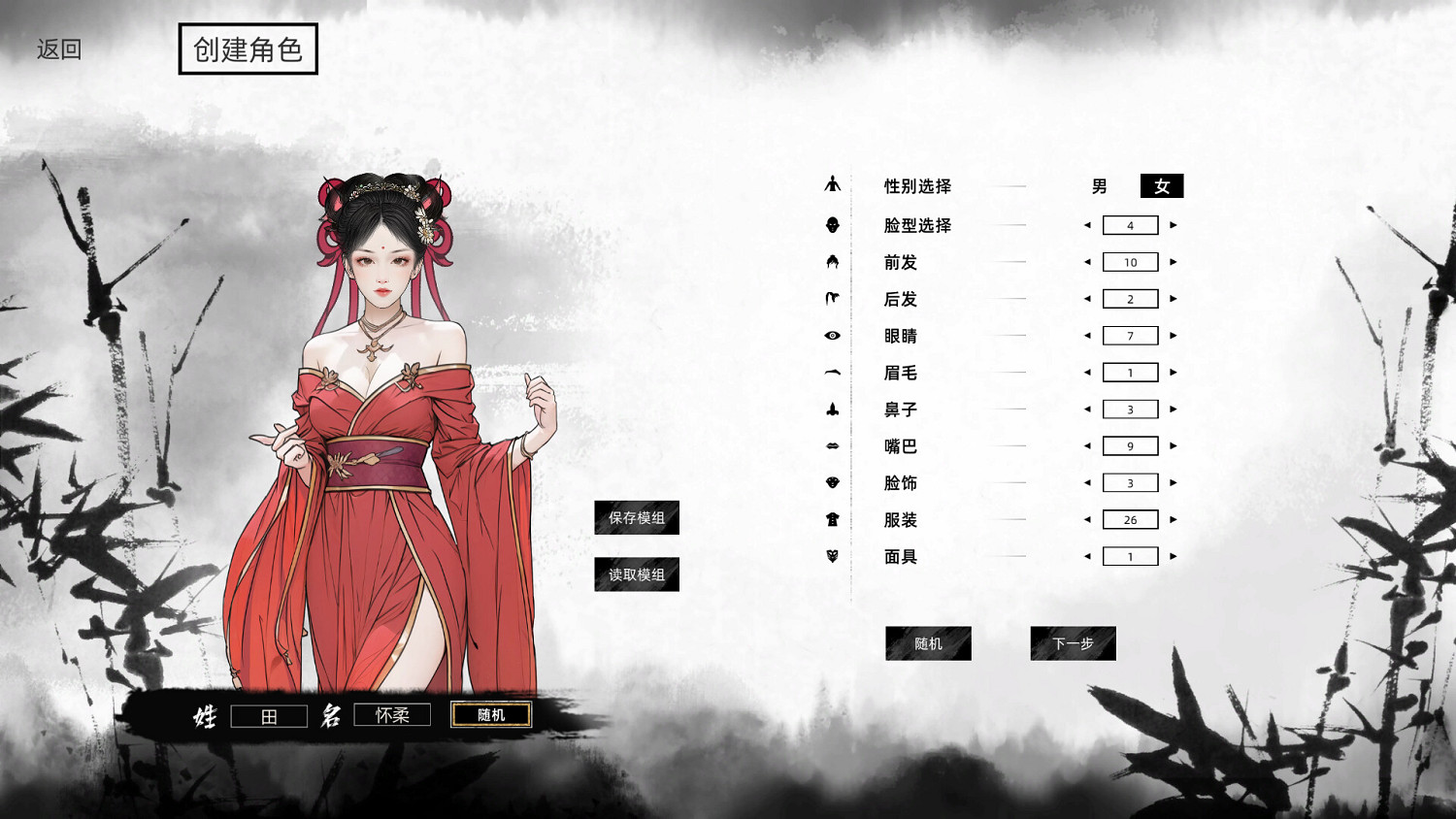The height and width of the screenshot is (819, 1456).
Task: Select the nose icon next to 鼻子
Action: click(x=833, y=409)
